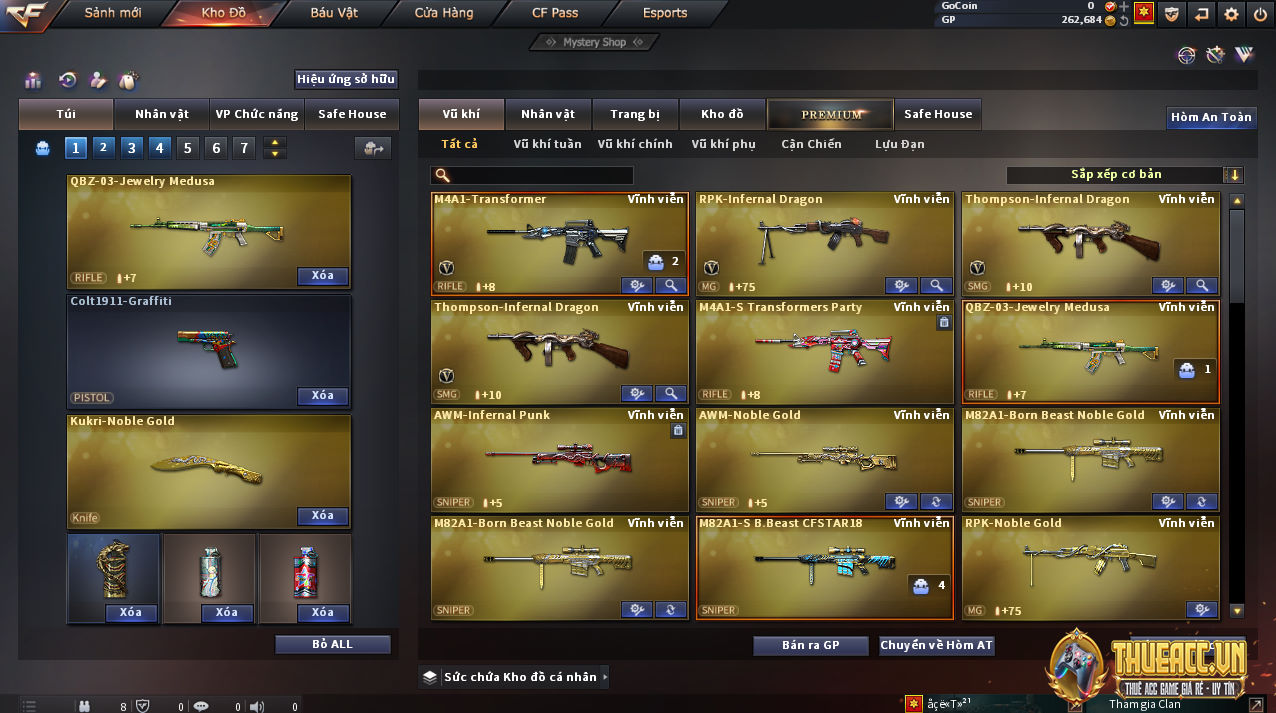Click Chuyển về Hòm AT button

936,645
